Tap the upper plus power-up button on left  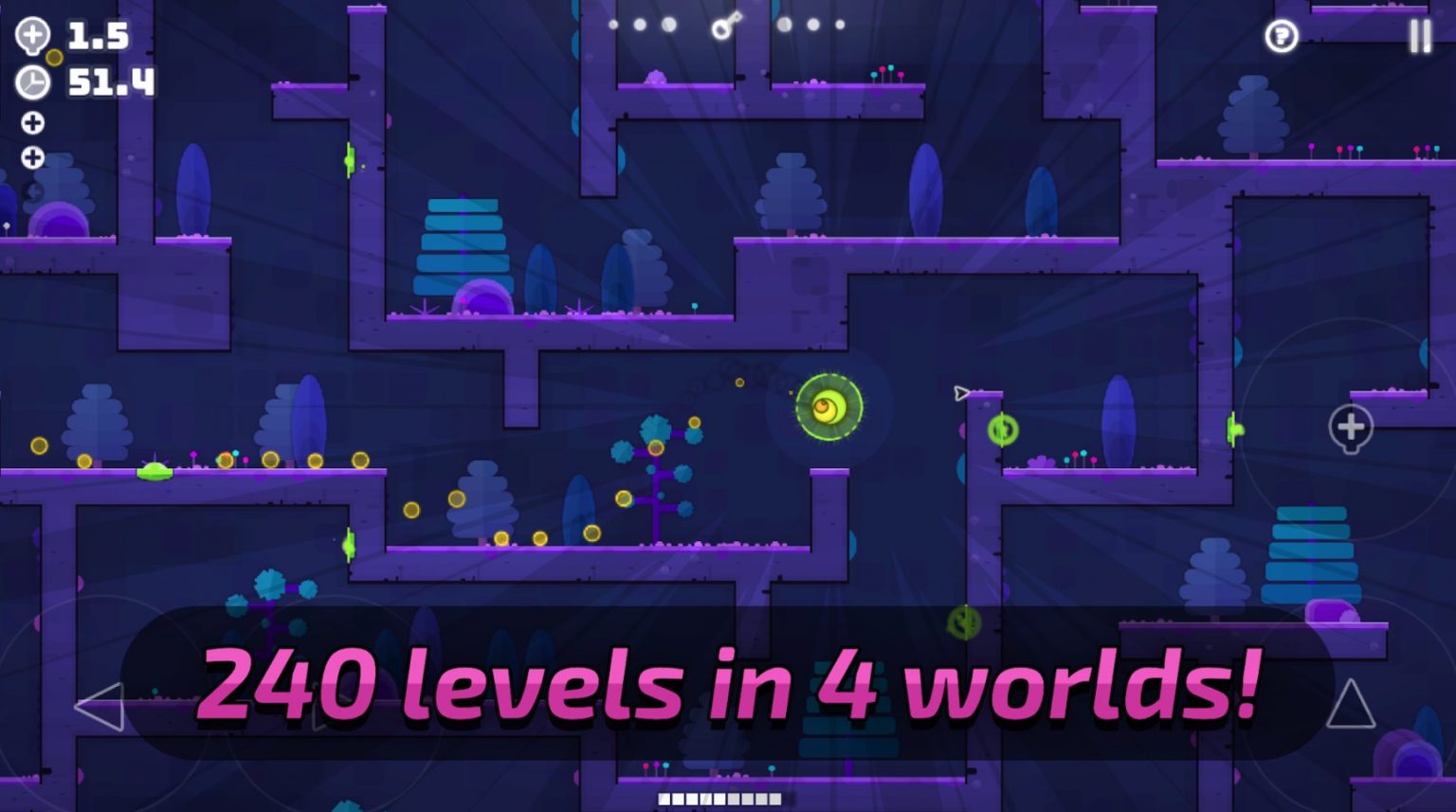34,122
